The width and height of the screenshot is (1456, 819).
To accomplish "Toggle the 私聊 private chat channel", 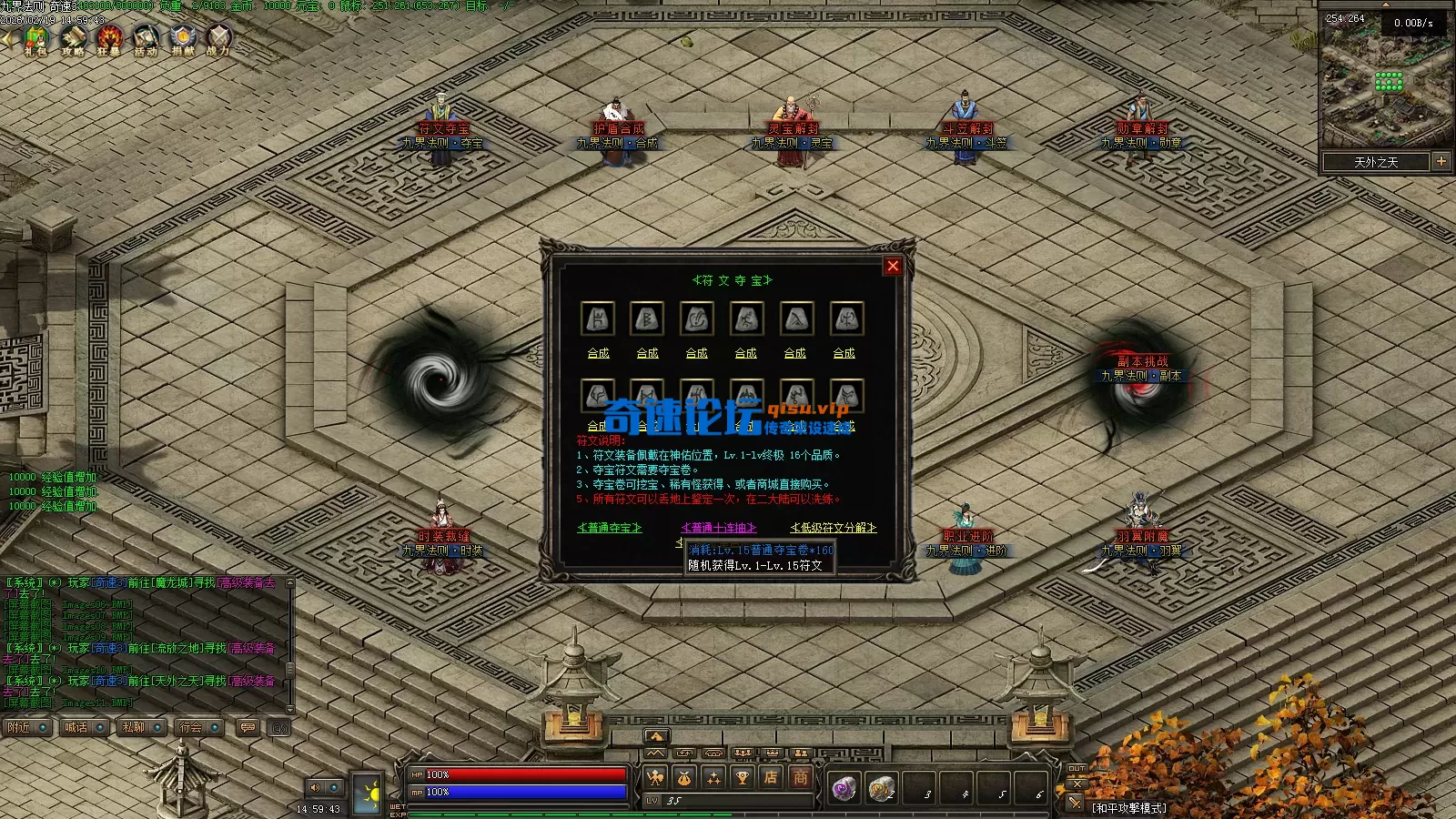I will click(x=141, y=727).
